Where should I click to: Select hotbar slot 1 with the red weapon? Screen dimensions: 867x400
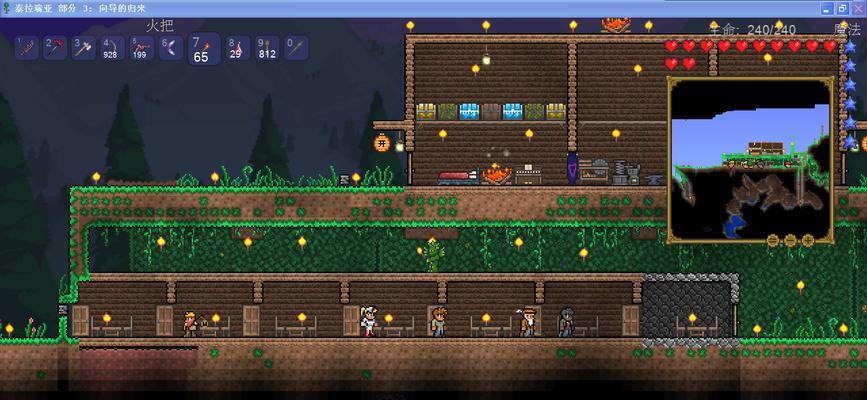(26, 47)
